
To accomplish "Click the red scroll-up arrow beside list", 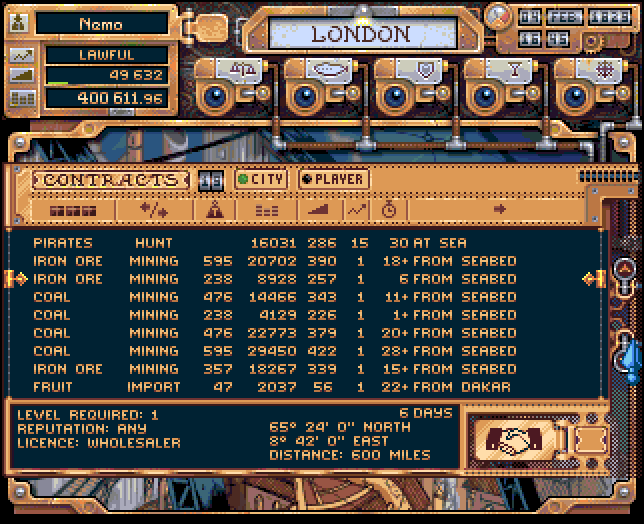I will [x=626, y=268].
